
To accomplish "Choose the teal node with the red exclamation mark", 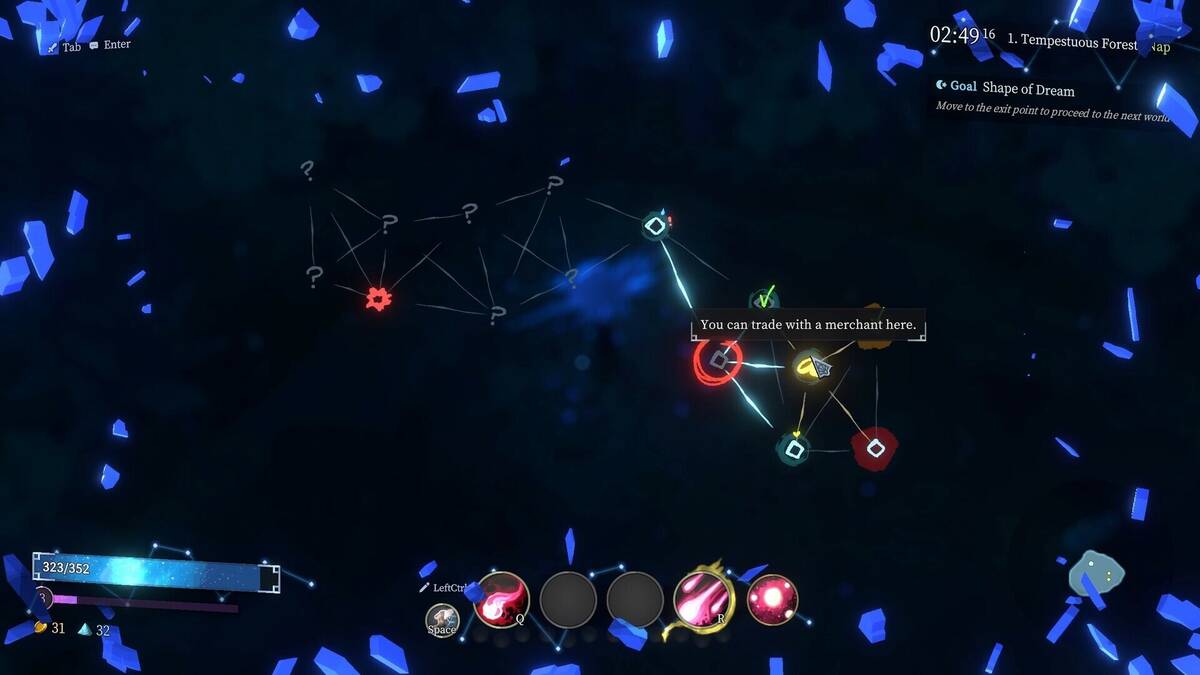I will pyautogui.click(x=654, y=226).
